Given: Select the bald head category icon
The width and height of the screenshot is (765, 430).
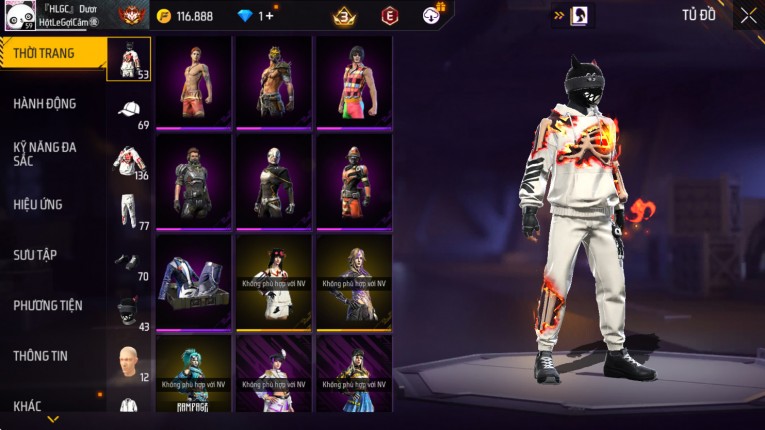Looking at the screenshot, I should [x=129, y=360].
